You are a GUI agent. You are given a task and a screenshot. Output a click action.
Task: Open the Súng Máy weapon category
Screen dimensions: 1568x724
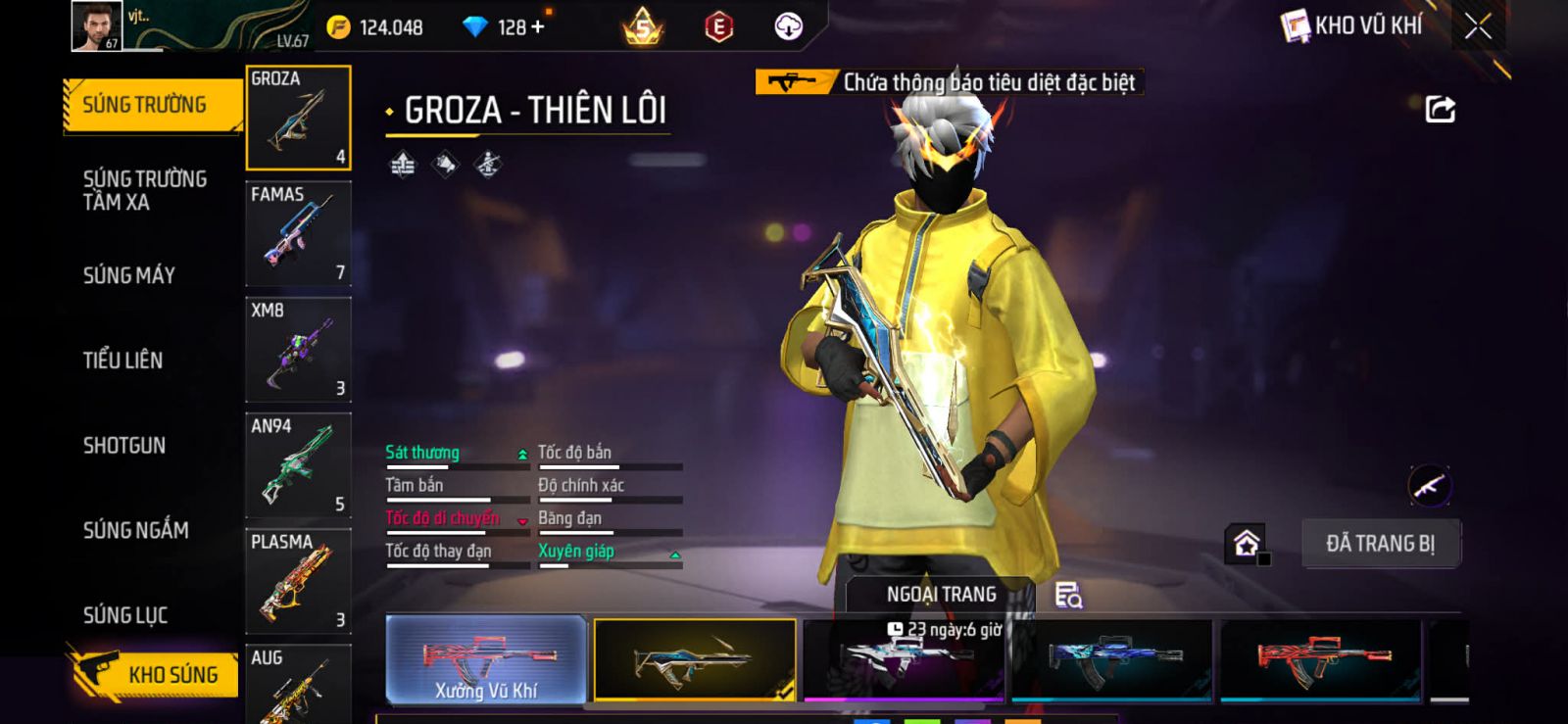click(129, 275)
